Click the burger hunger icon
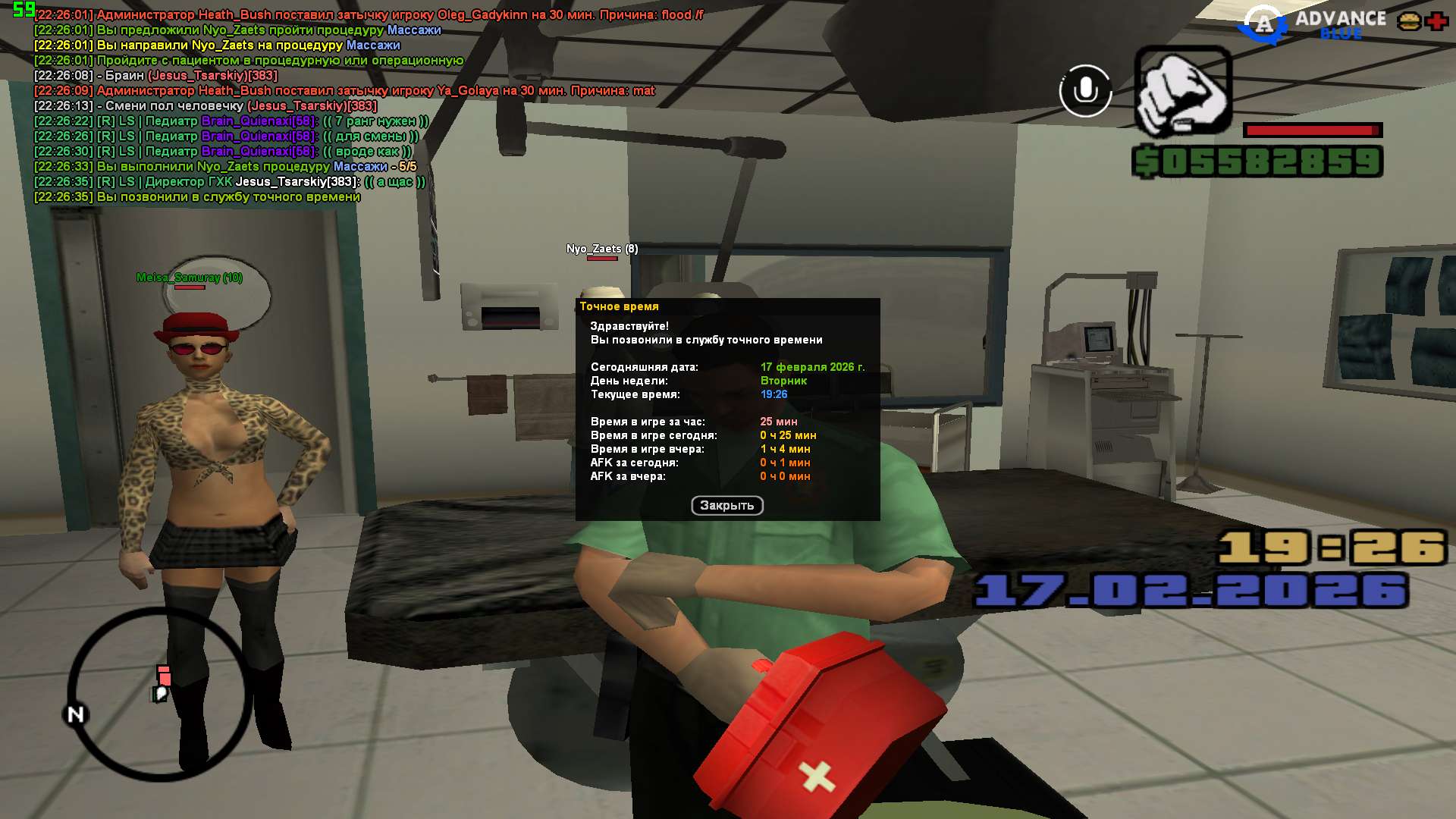Screen dimensions: 1456x819 tap(1409, 21)
